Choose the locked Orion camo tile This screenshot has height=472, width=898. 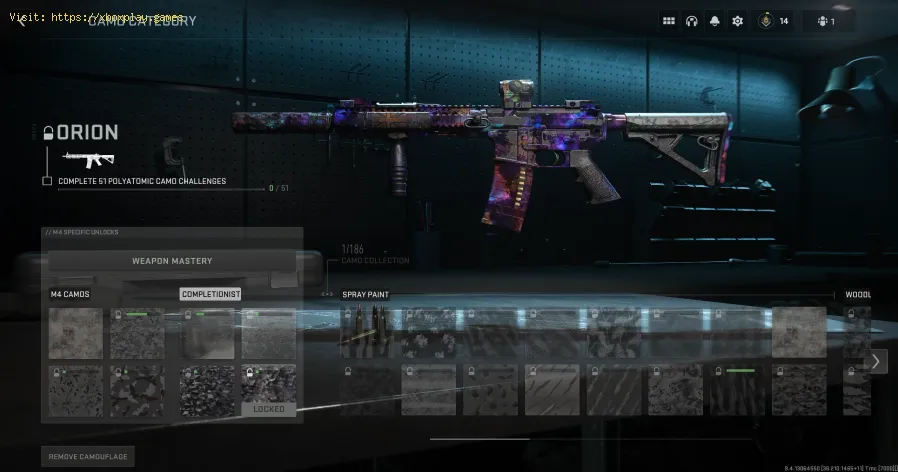click(x=268, y=390)
